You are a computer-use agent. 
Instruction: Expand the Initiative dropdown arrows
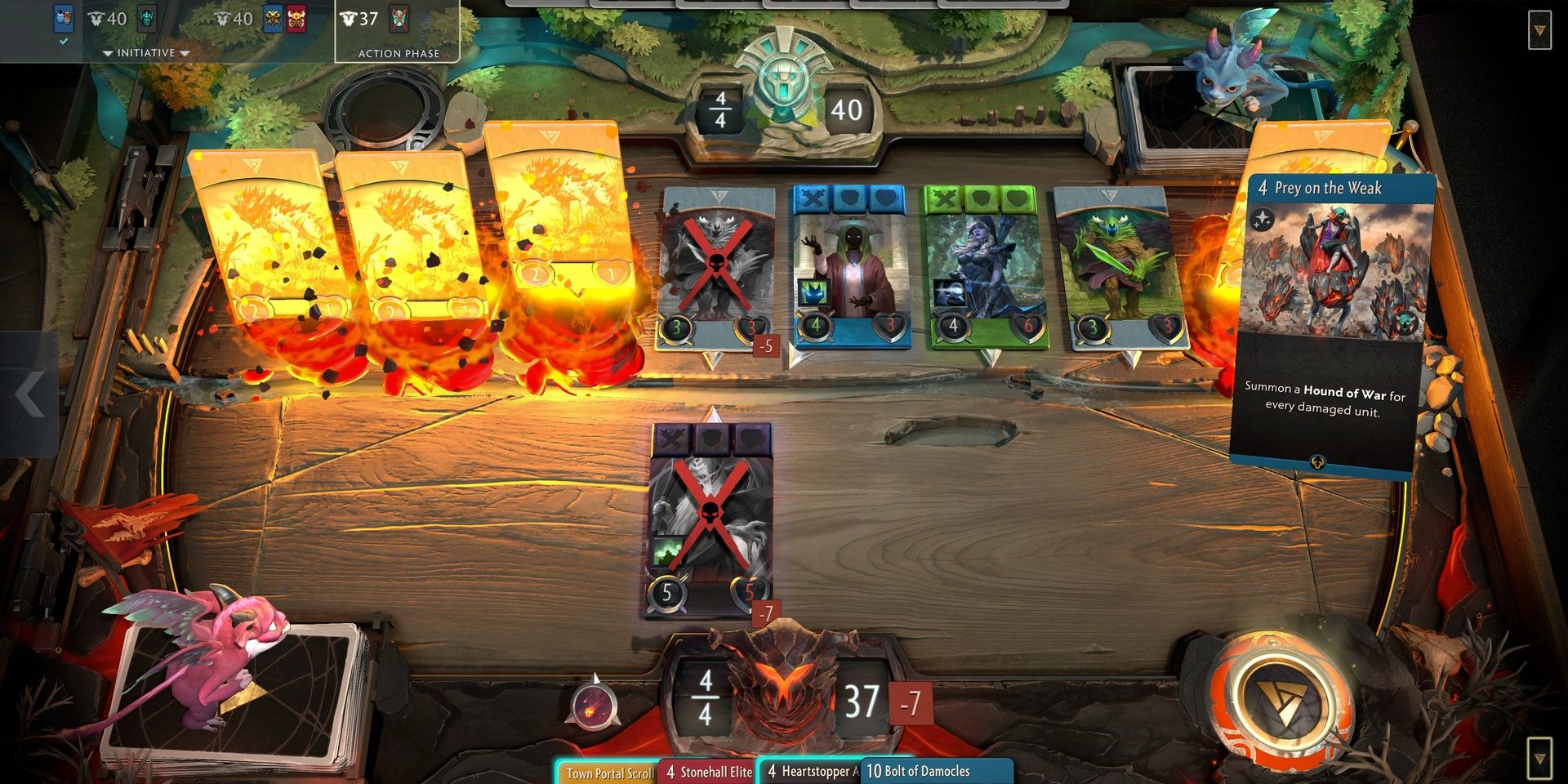pos(147,52)
